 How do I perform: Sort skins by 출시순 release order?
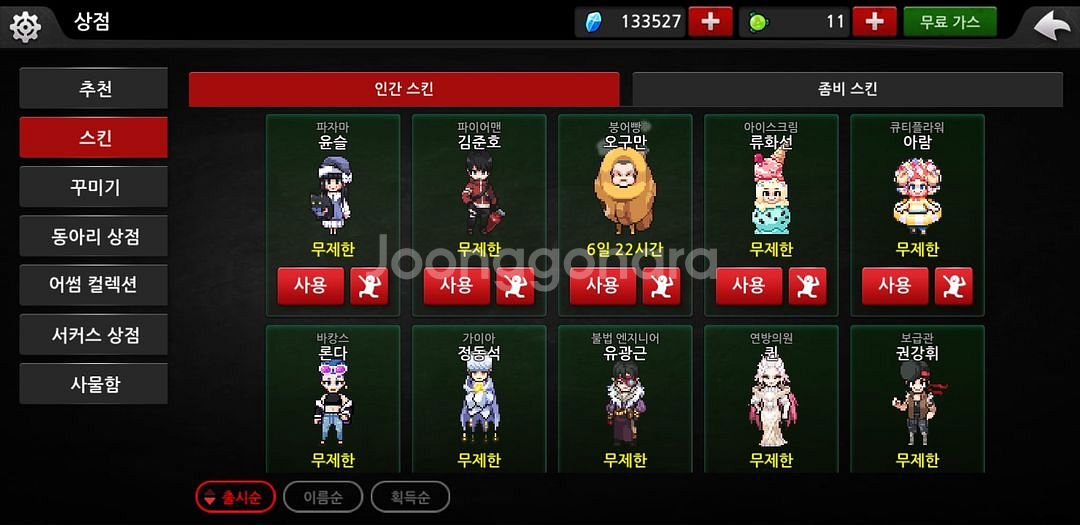tap(235, 497)
